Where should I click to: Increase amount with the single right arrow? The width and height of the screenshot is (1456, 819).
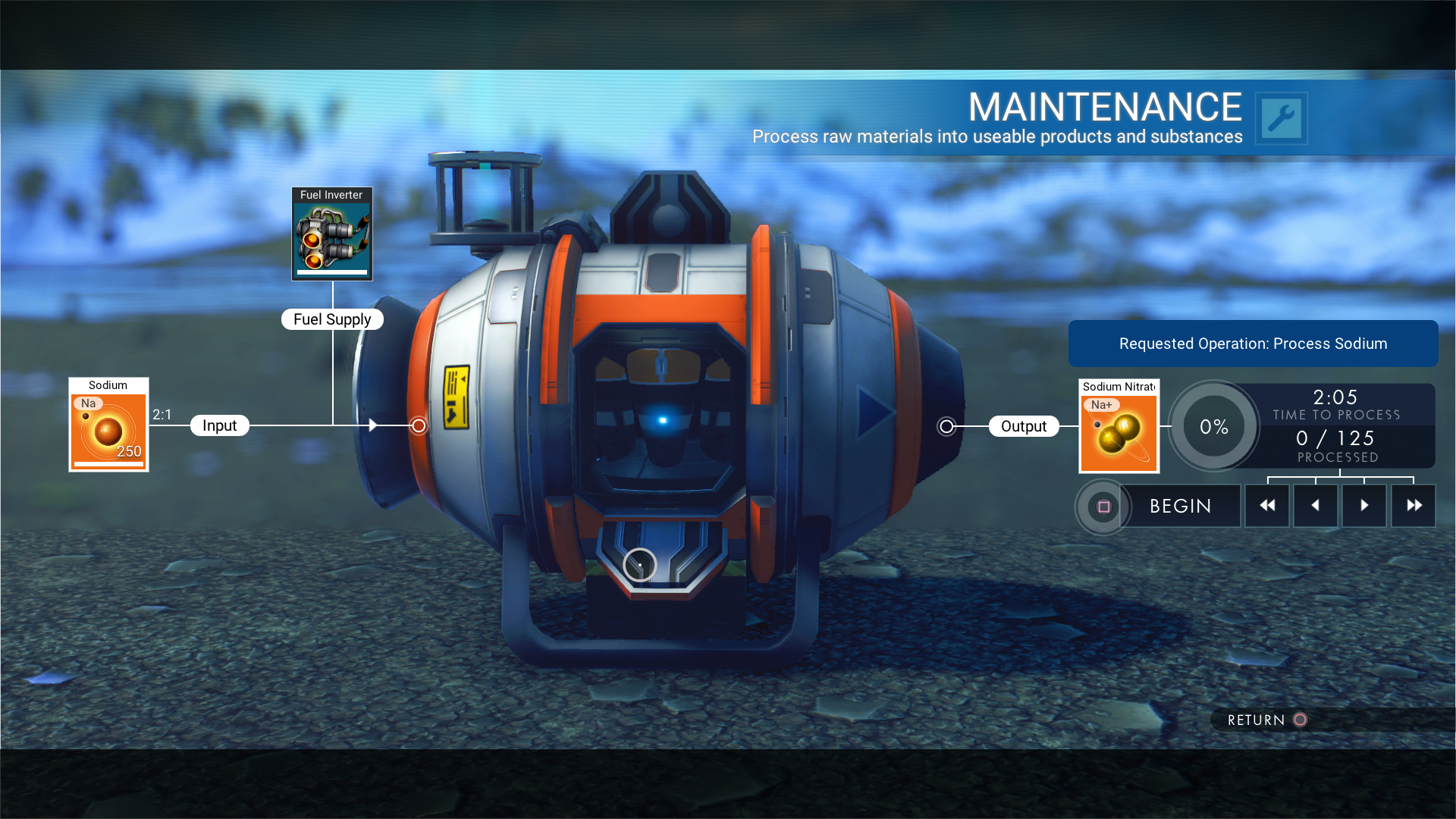[x=1363, y=506]
